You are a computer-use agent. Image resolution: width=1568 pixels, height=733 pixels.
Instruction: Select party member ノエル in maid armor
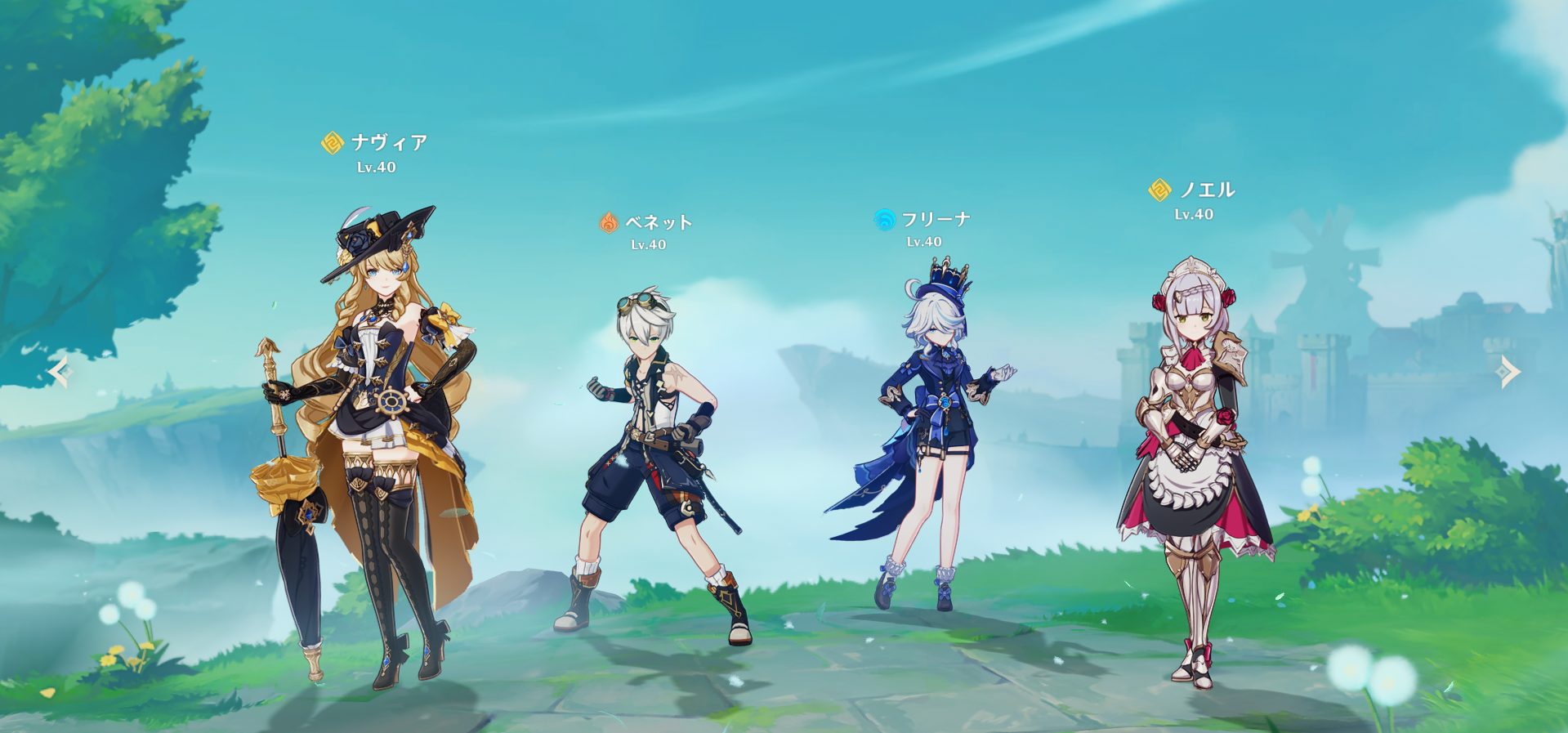click(x=1195, y=458)
